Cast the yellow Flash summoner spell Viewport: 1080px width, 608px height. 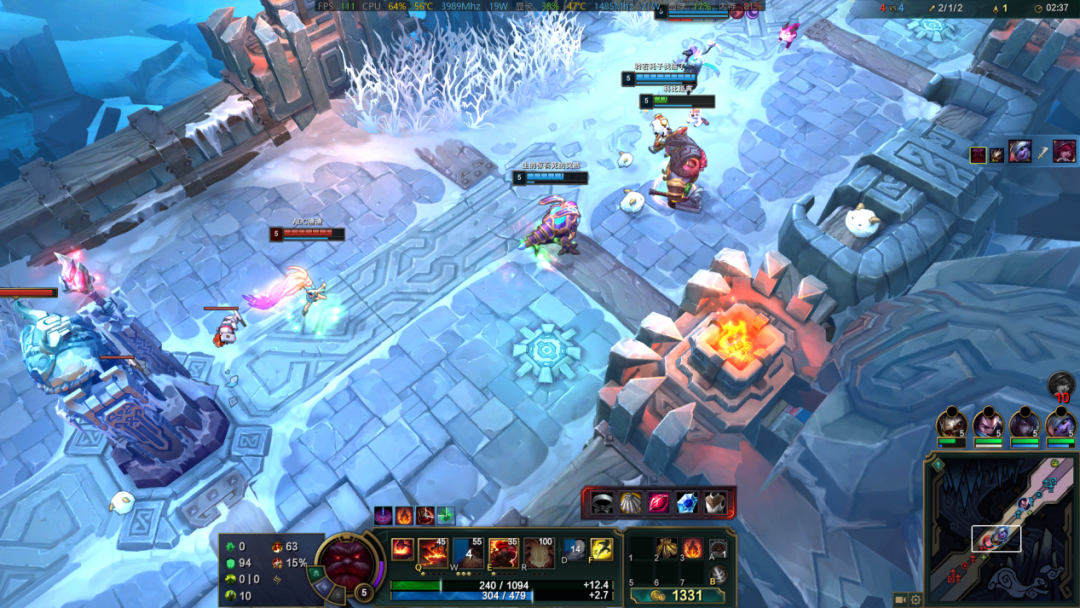[602, 549]
